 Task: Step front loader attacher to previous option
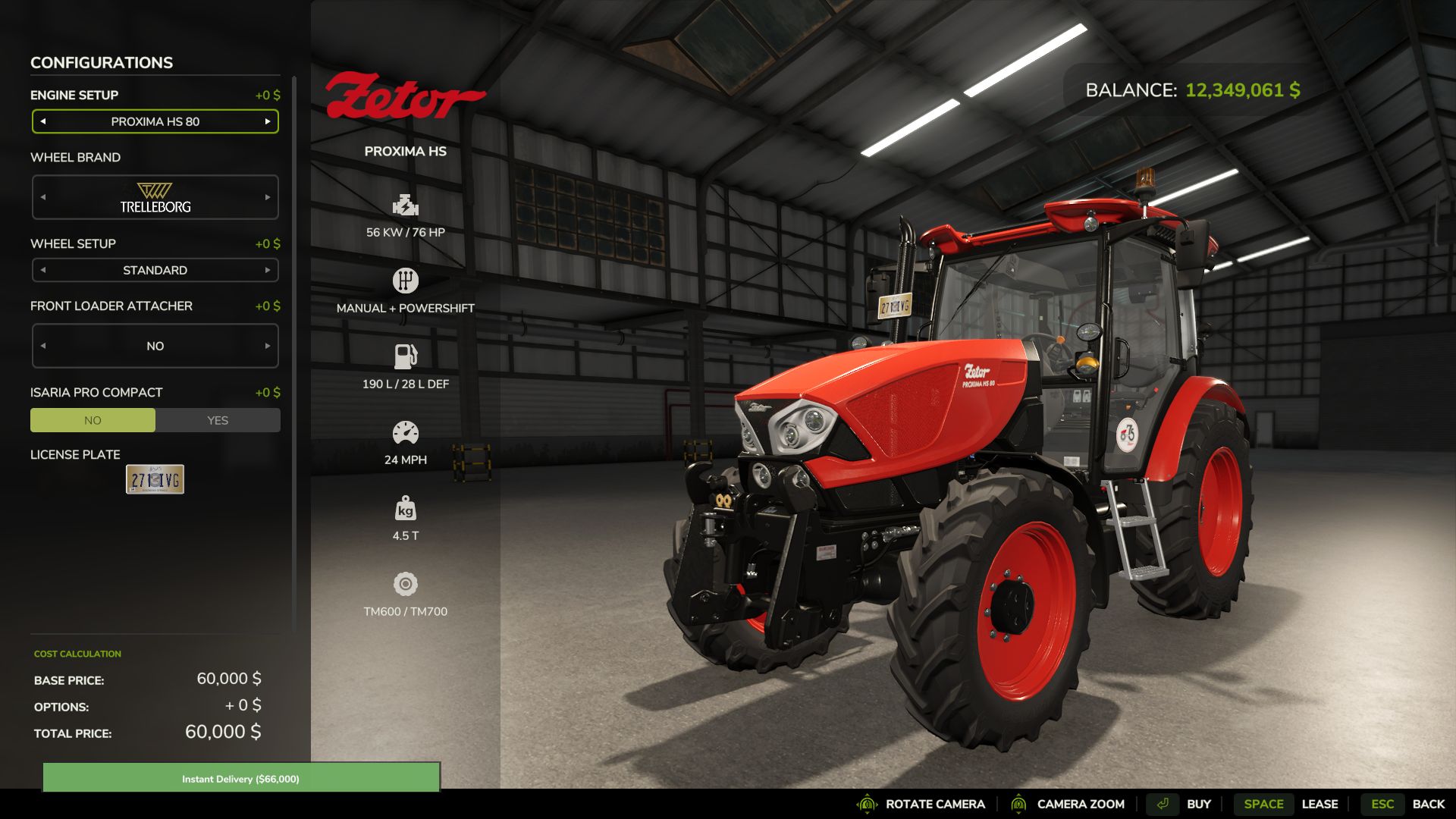point(43,346)
